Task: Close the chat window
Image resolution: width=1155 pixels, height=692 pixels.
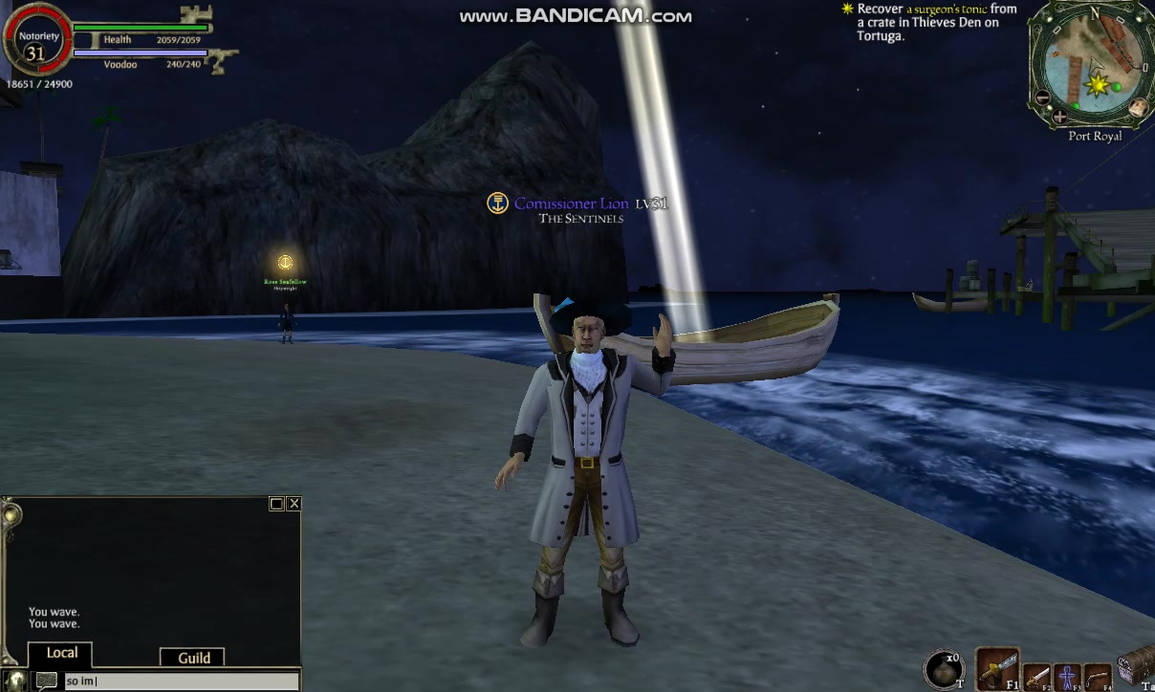Action: tap(294, 504)
